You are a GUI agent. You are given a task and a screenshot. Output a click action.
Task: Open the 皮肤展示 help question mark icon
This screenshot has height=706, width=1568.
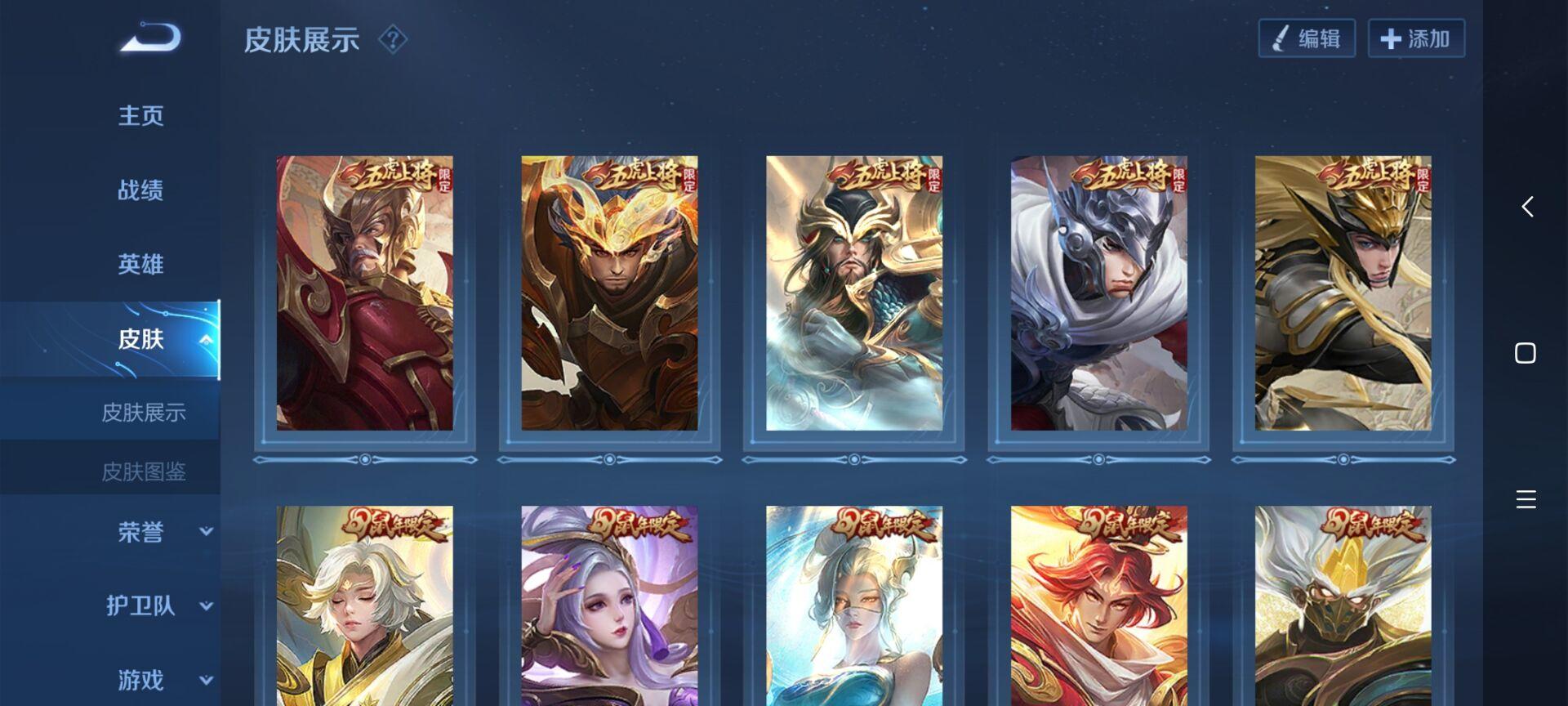(x=392, y=41)
